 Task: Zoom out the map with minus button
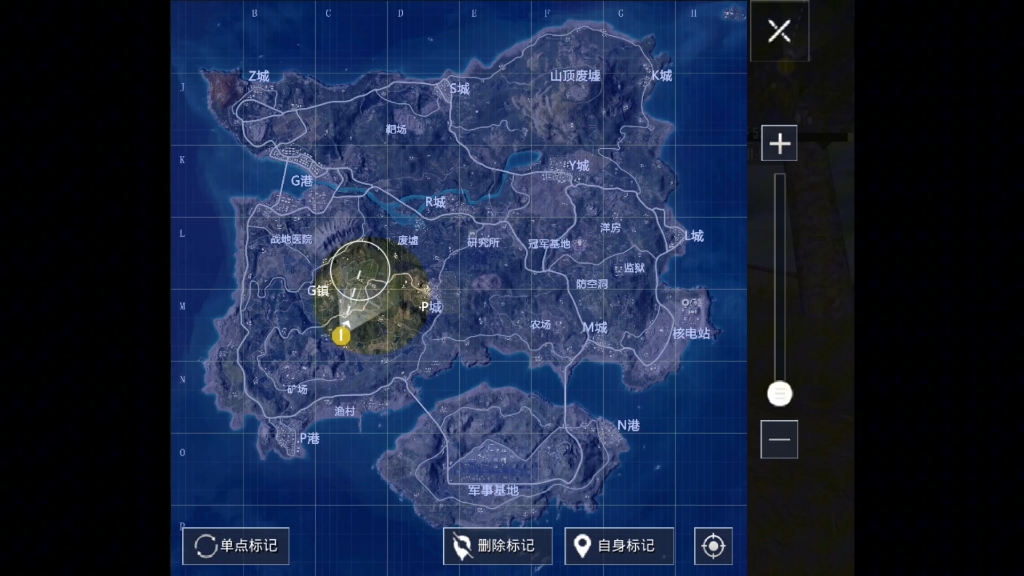point(779,439)
